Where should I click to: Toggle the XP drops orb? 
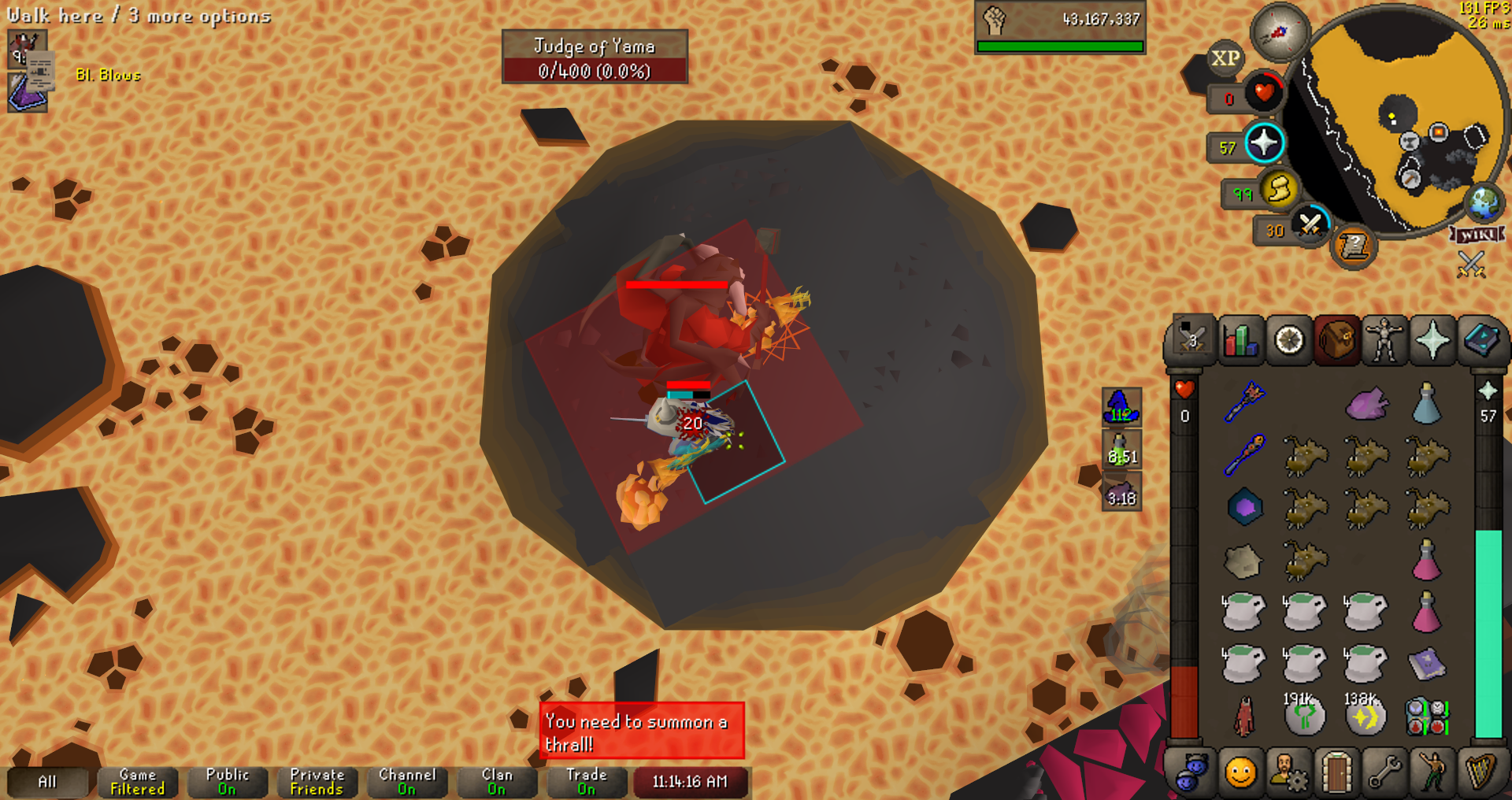1225,58
